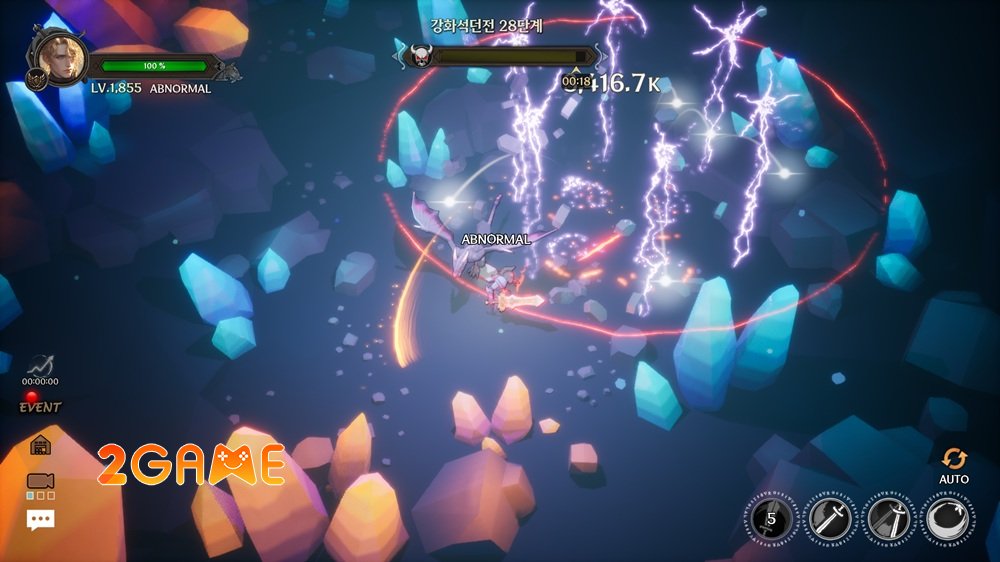Open the shop building icon
This screenshot has width=1000, height=562.
(x=41, y=445)
